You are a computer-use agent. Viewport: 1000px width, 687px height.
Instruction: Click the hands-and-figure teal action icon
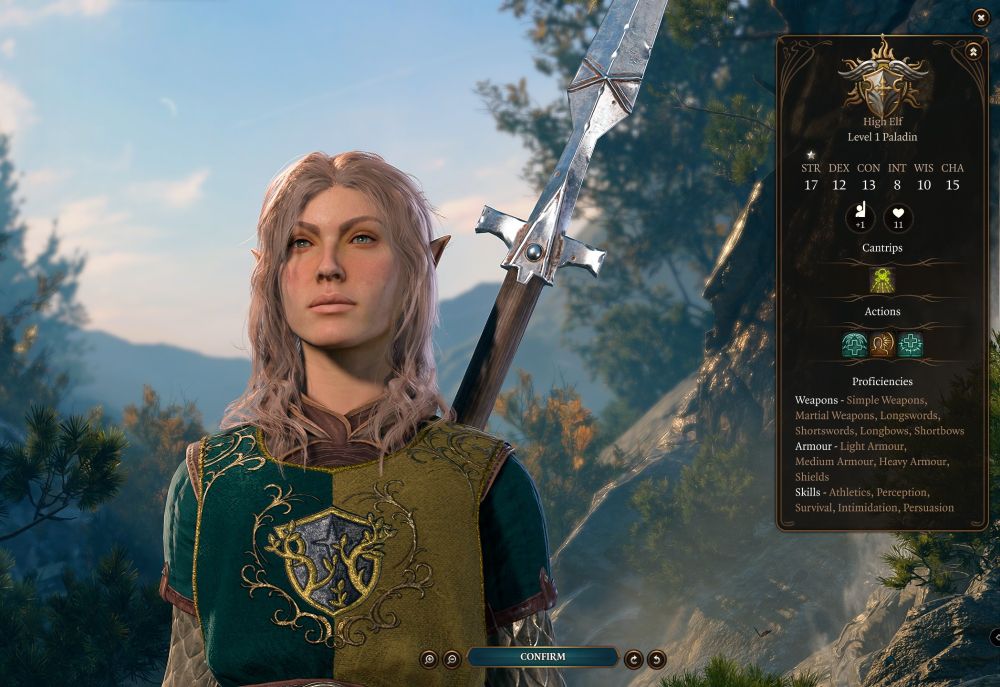click(x=854, y=345)
